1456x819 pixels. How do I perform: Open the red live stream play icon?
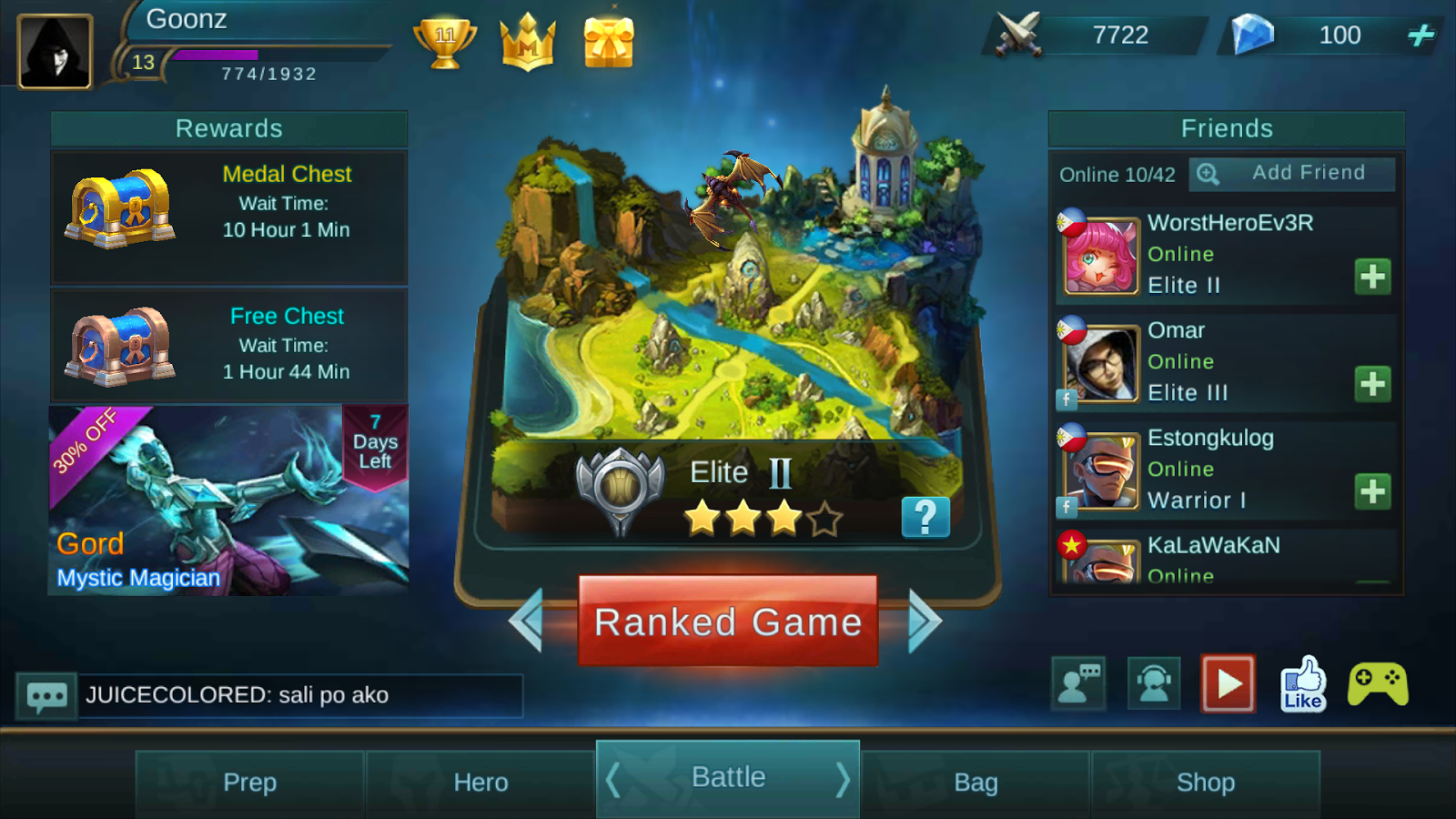pos(1227,681)
